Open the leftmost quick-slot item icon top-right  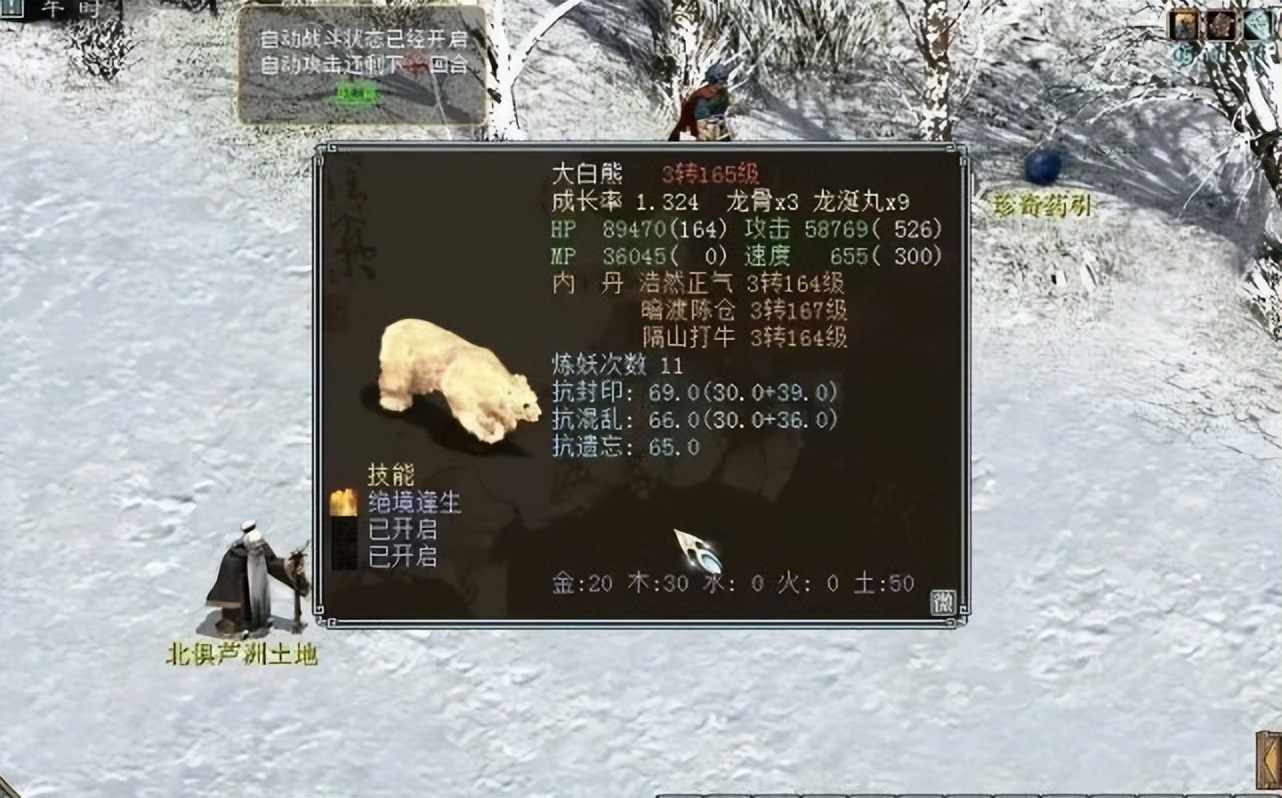point(1182,26)
